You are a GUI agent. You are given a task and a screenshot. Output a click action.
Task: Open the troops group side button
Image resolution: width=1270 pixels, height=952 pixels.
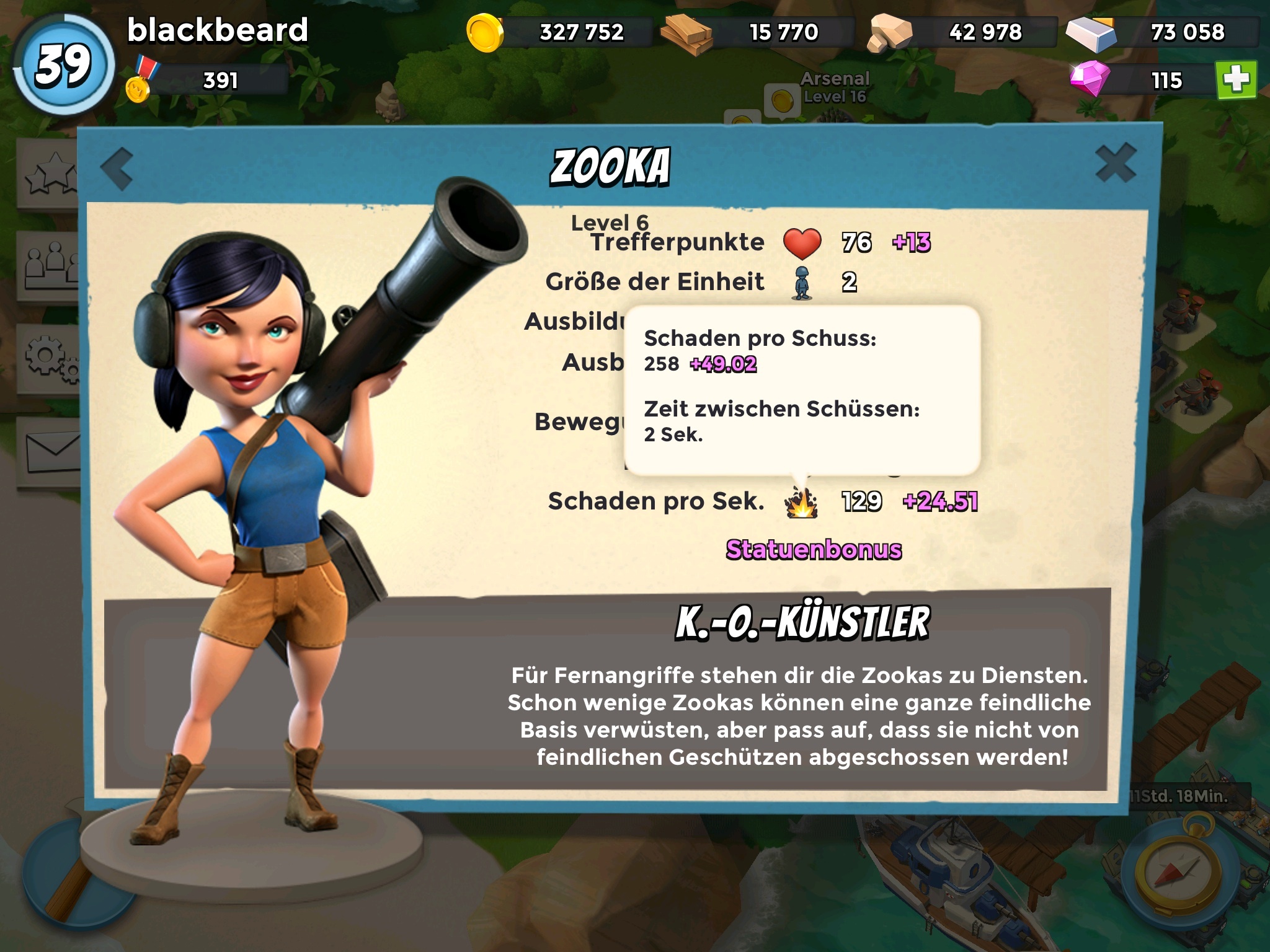tap(50, 265)
